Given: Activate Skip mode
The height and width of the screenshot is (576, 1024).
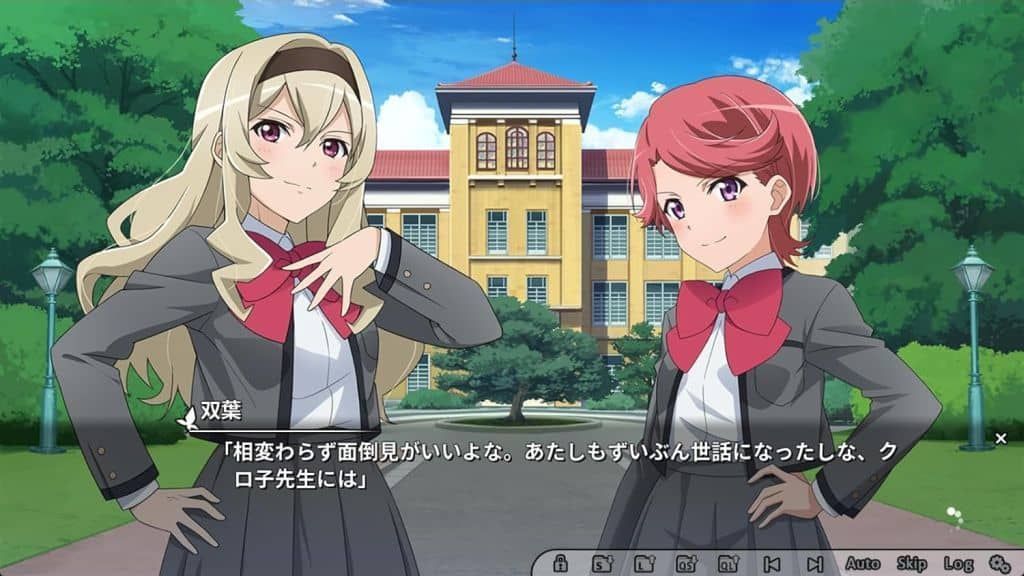Looking at the screenshot, I should (912, 563).
